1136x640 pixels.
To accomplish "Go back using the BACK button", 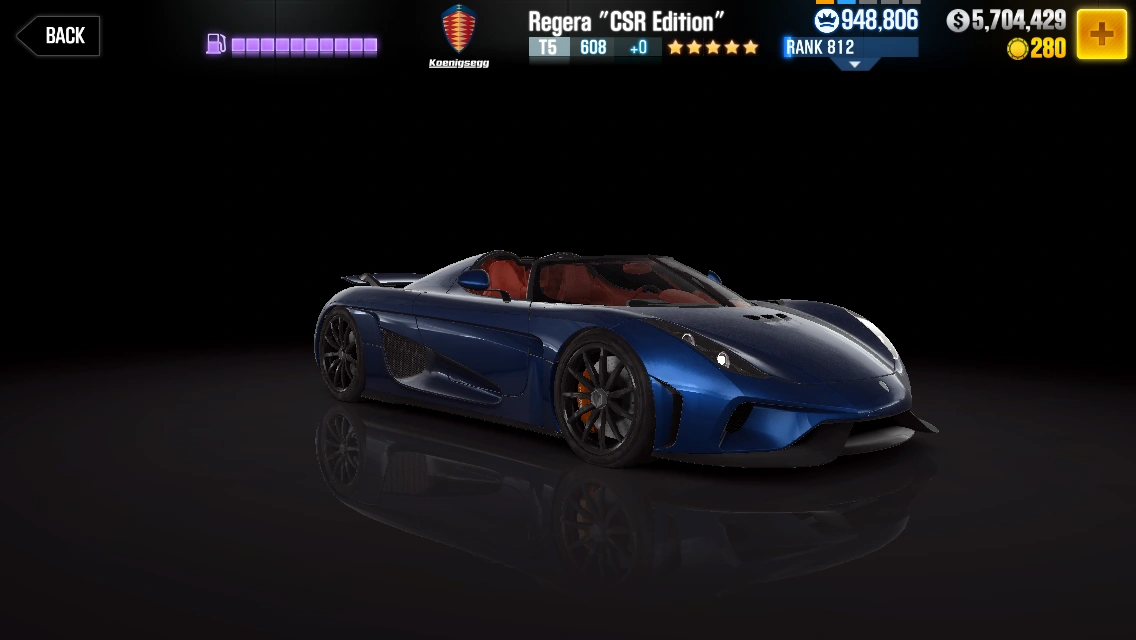I will [58, 36].
